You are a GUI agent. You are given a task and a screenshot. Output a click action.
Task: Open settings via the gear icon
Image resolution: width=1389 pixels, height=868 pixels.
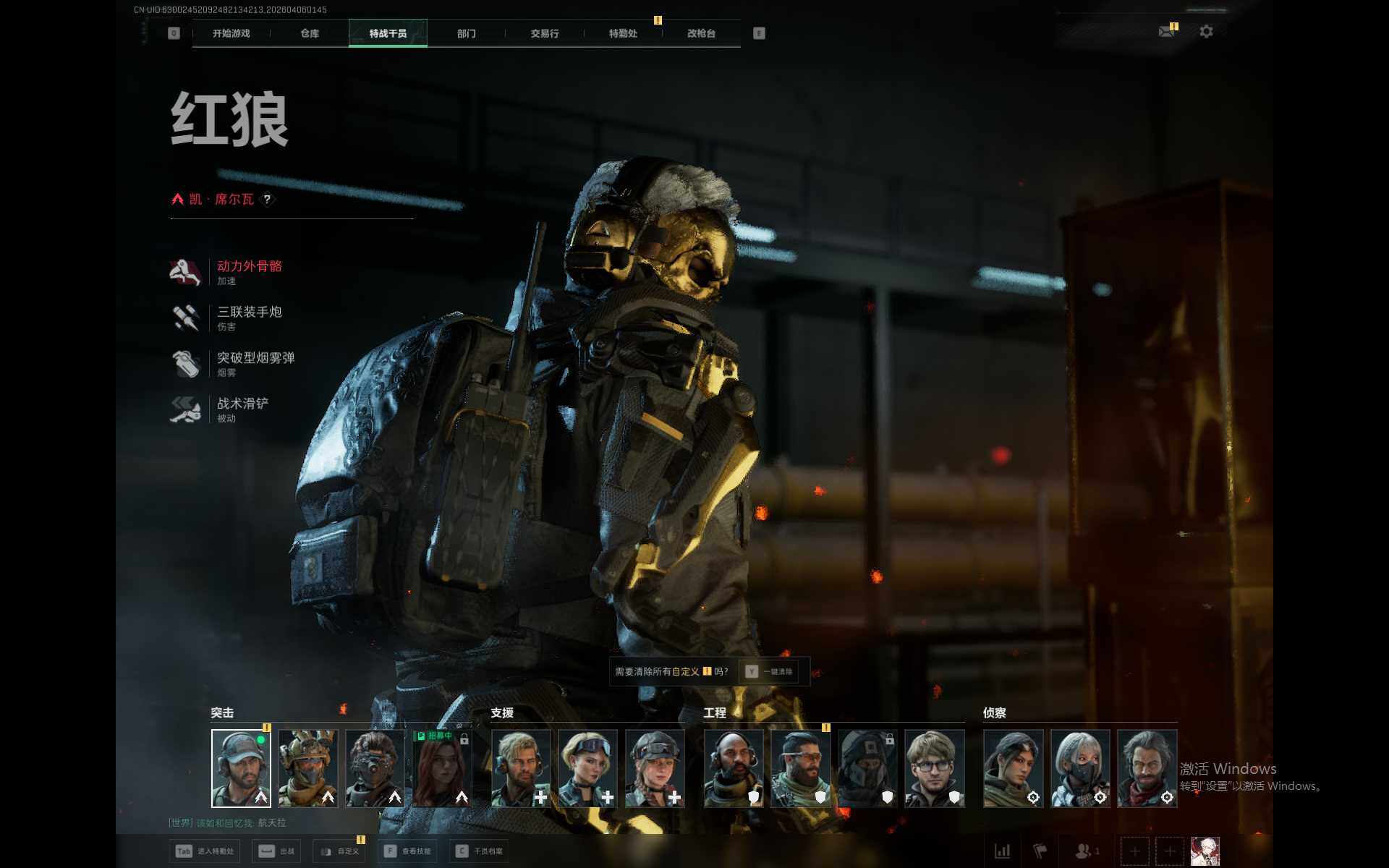[x=1206, y=32]
